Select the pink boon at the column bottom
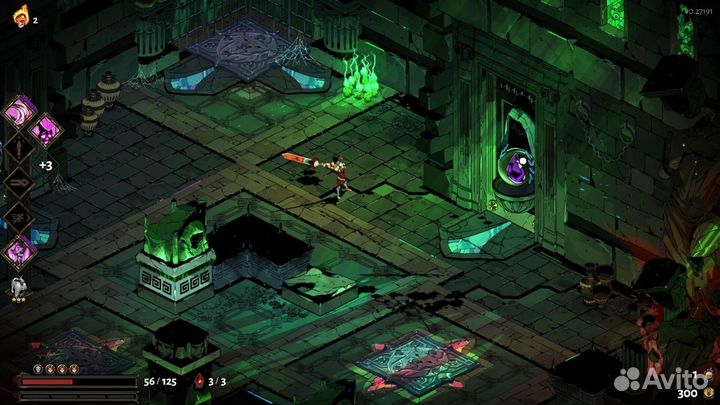720x405 pixels. pyautogui.click(x=20, y=251)
